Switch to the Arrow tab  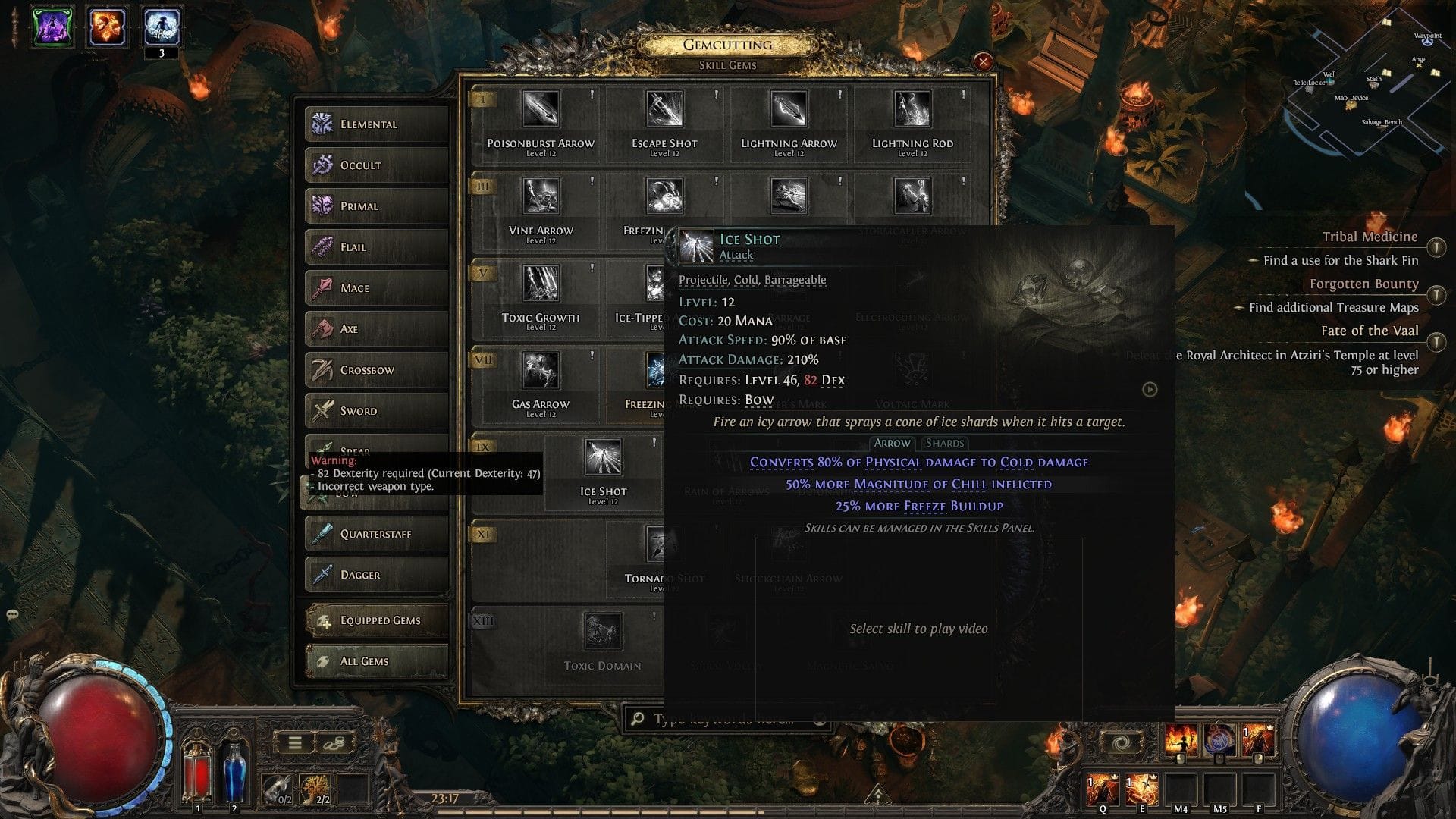point(892,442)
